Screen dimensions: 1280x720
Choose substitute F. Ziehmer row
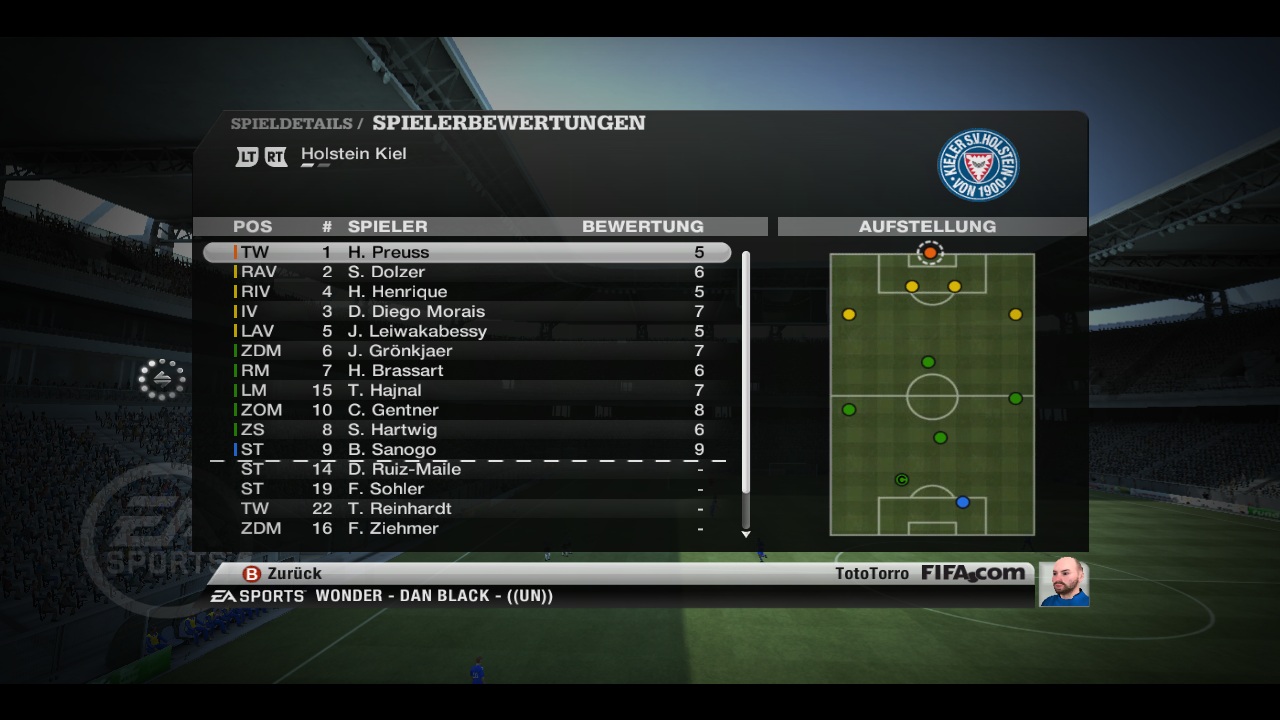point(467,528)
